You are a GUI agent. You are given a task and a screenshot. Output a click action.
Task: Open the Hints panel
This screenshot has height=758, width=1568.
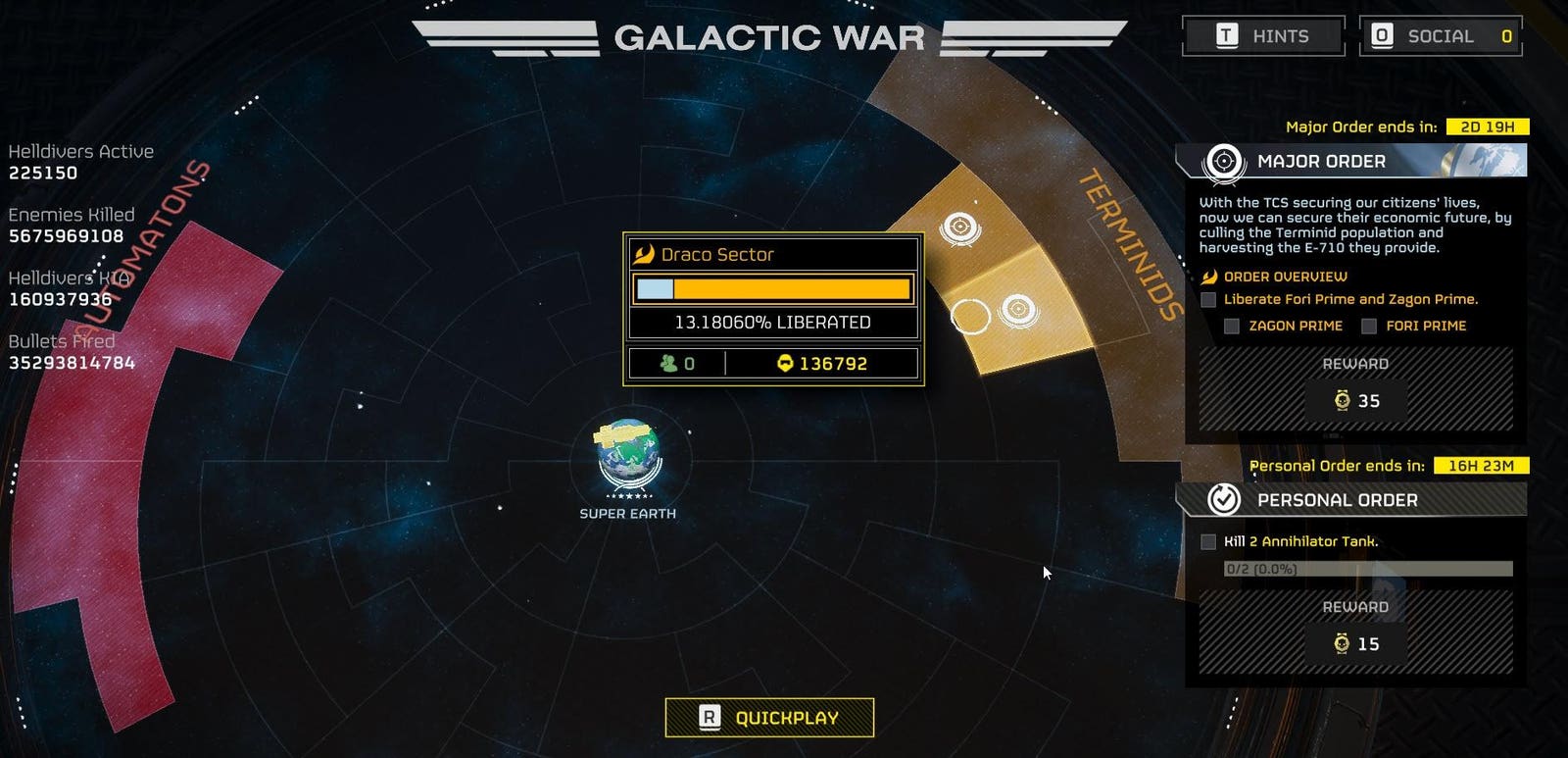tap(1263, 36)
